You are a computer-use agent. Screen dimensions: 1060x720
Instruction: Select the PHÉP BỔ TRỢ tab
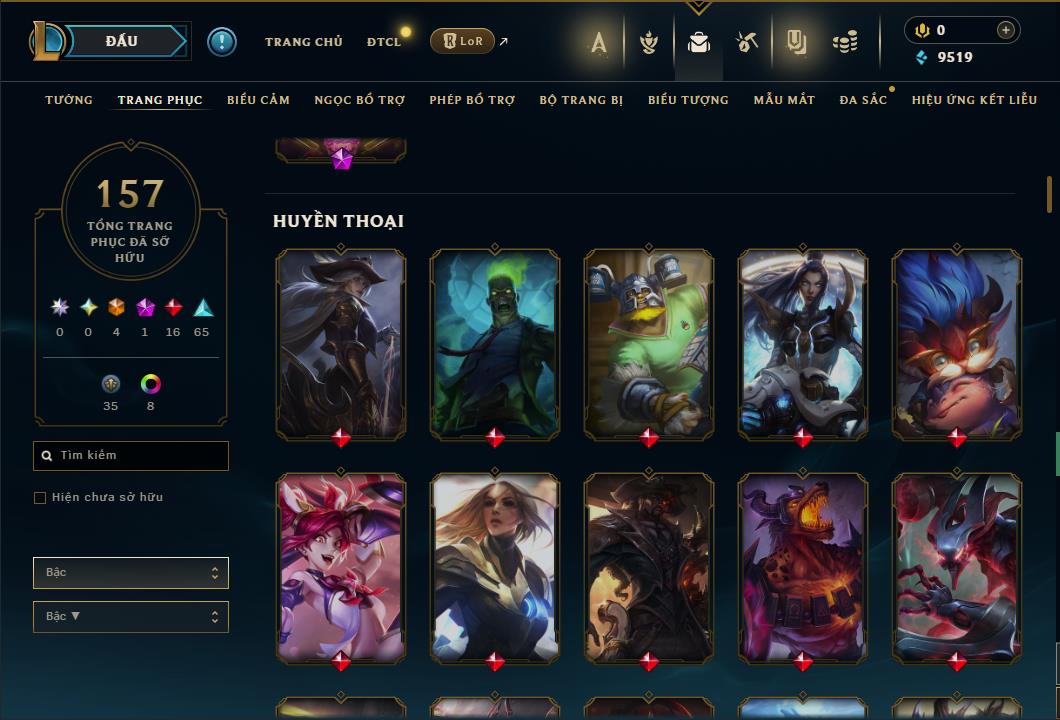pyautogui.click(x=472, y=100)
